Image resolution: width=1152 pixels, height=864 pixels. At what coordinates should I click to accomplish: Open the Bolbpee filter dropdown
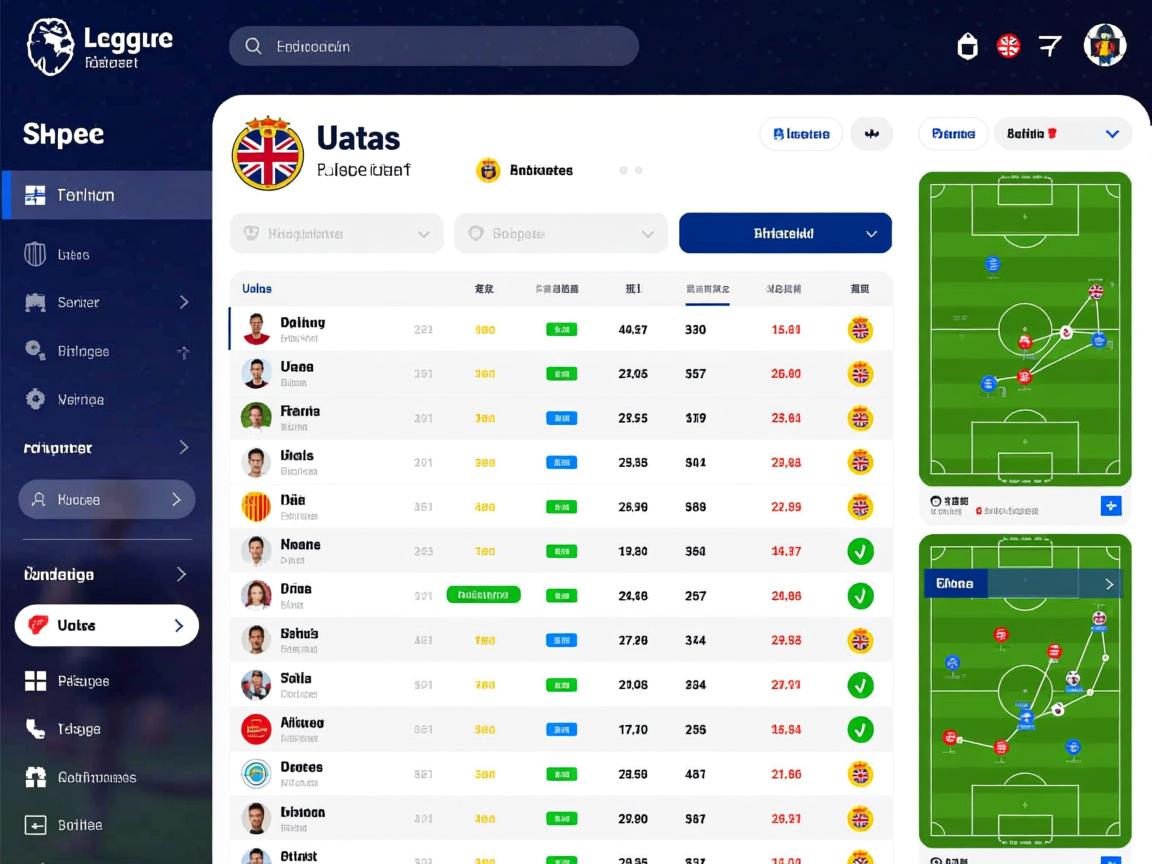(x=560, y=233)
